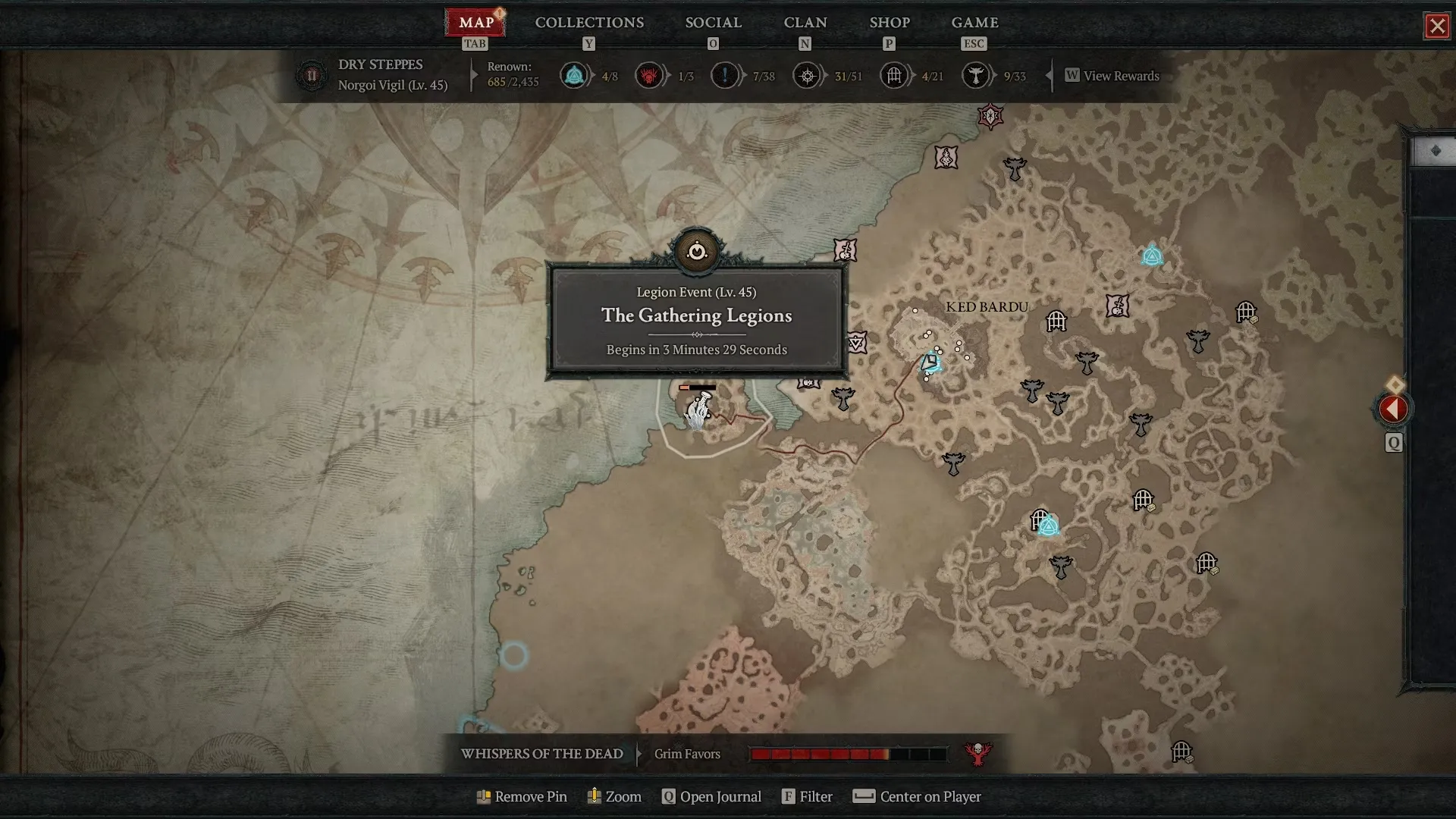Close the map screen with the red X
The image size is (1456, 819).
pos(1436,27)
